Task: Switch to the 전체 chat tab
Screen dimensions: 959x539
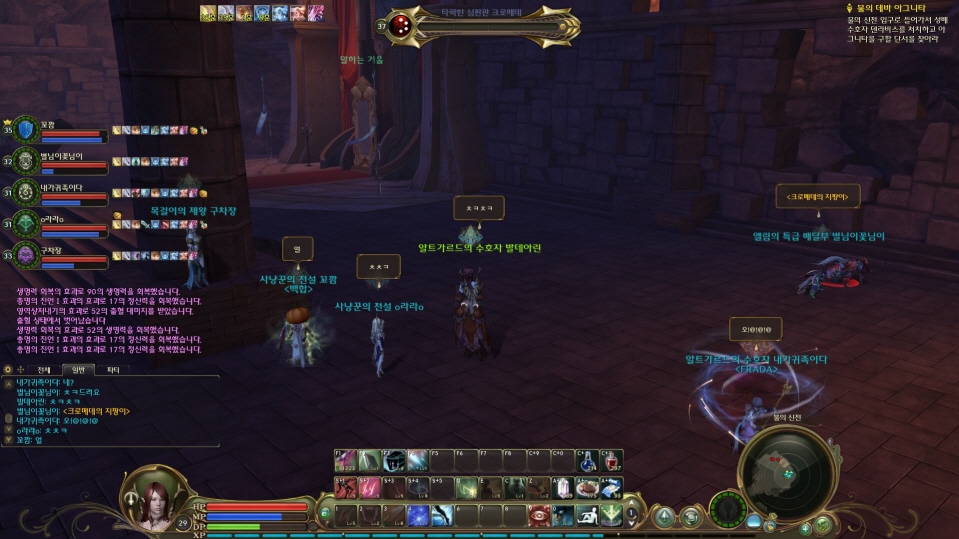Action: pos(44,369)
